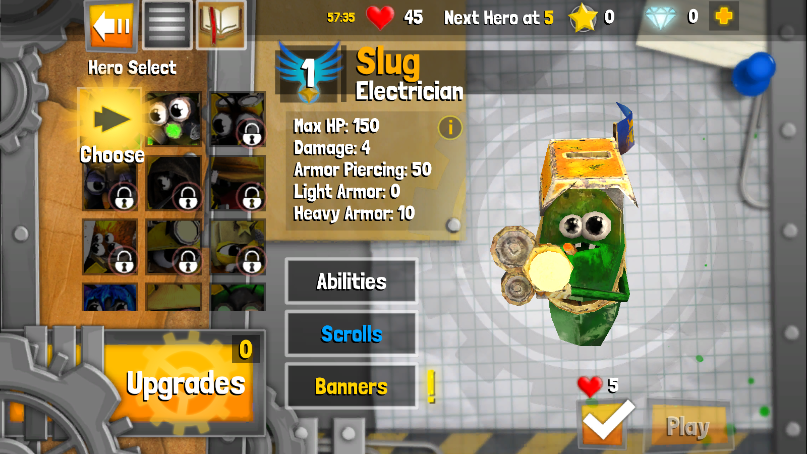
Task: Click the Choose arrow tile
Action: (x=110, y=121)
